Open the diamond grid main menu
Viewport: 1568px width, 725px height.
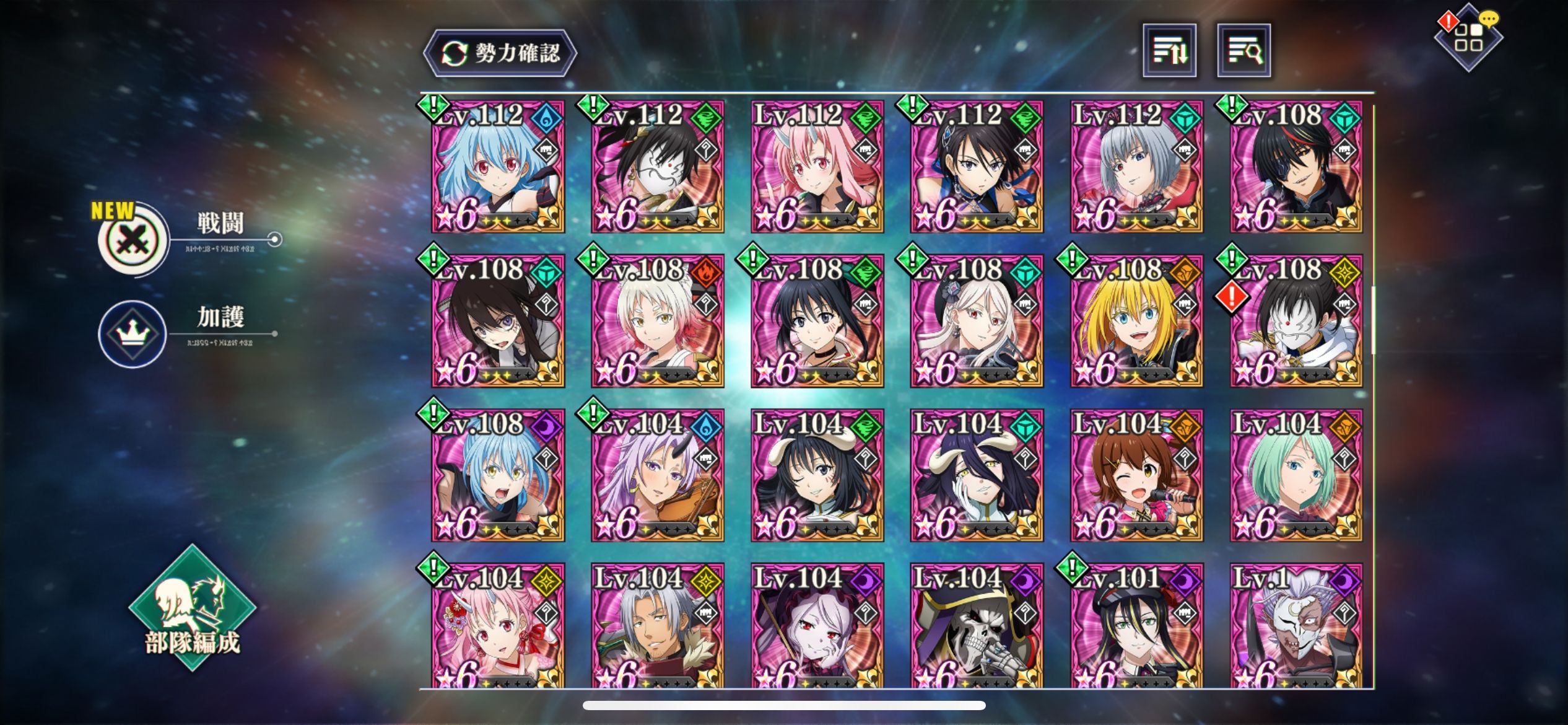1468,38
